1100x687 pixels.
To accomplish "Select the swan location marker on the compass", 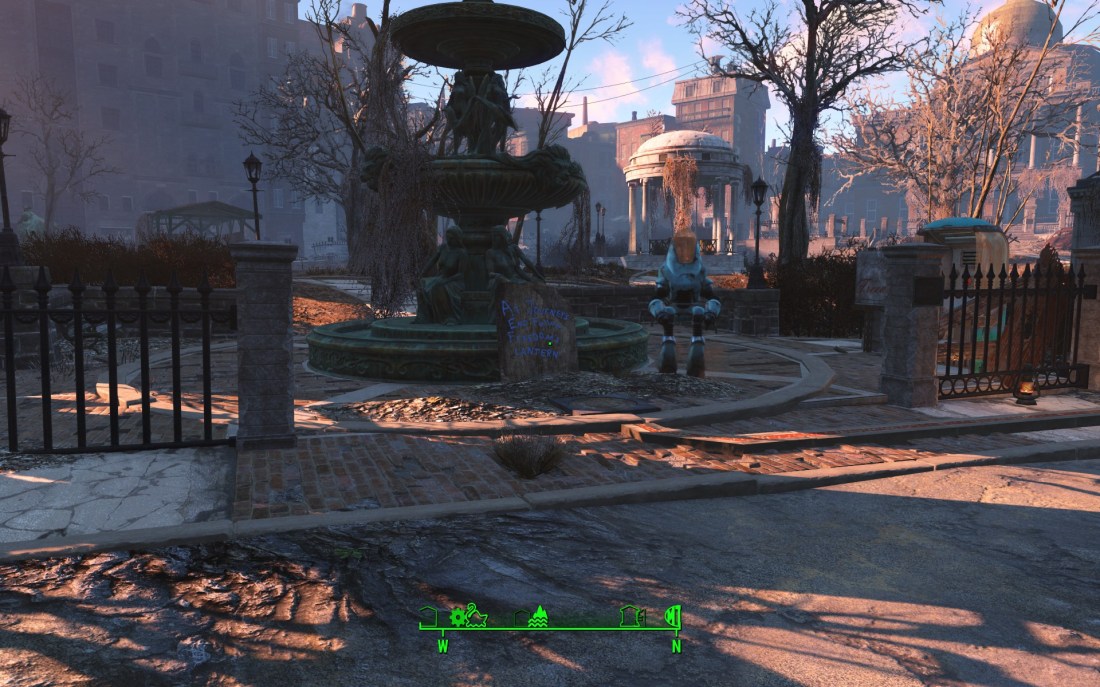I will click(476, 615).
